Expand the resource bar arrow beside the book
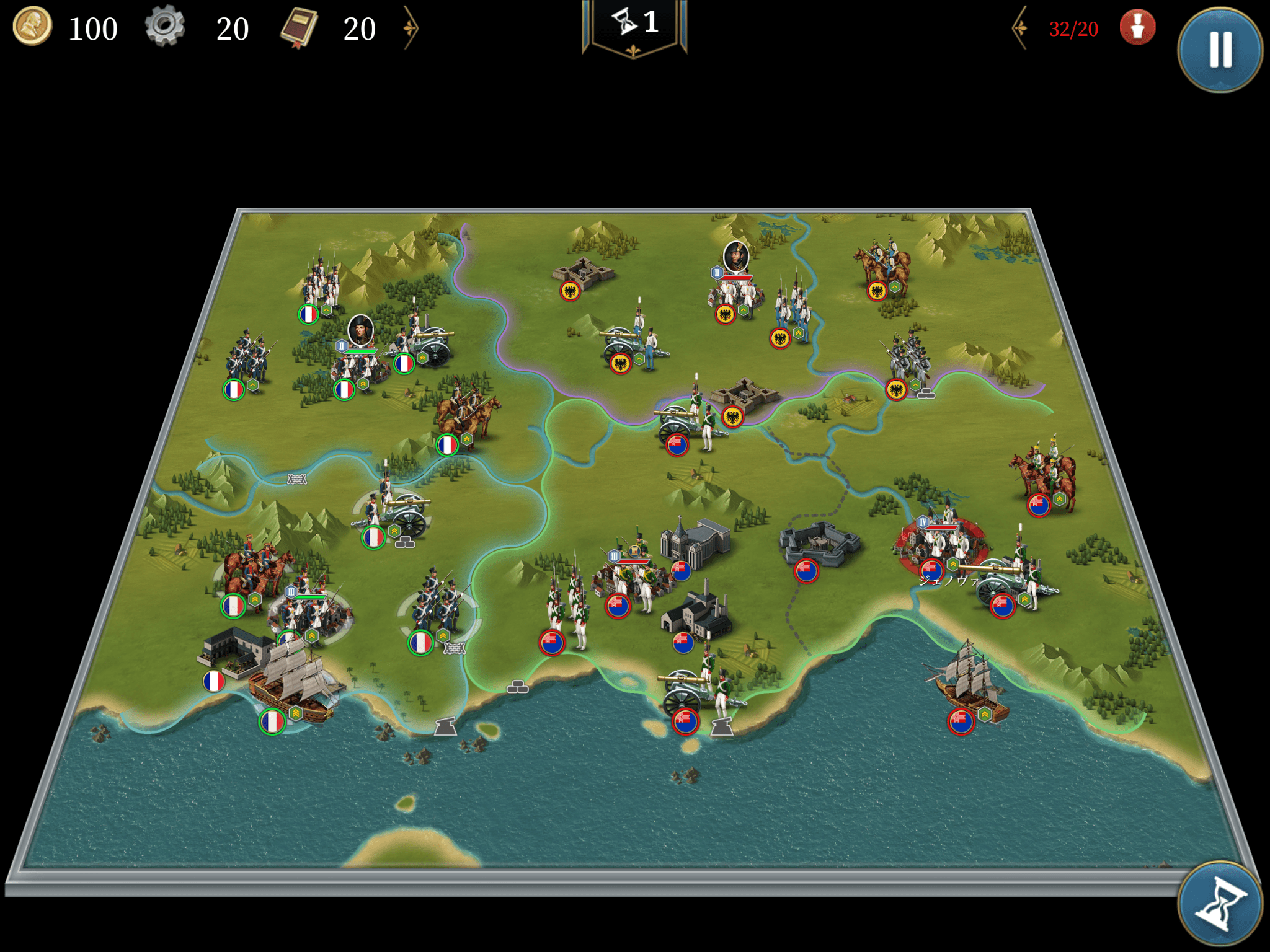 [x=411, y=28]
